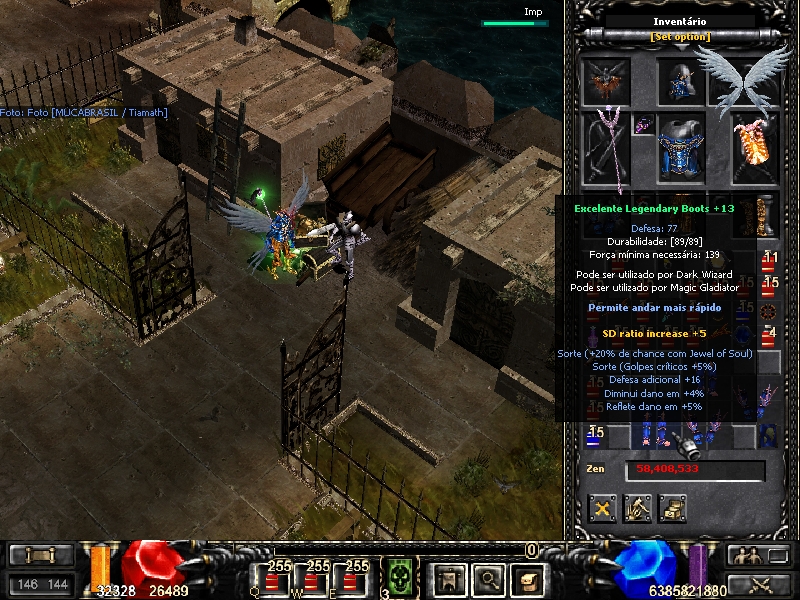This screenshot has width=800, height=600.
Task: Open the repair hammer function
Action: [637, 508]
